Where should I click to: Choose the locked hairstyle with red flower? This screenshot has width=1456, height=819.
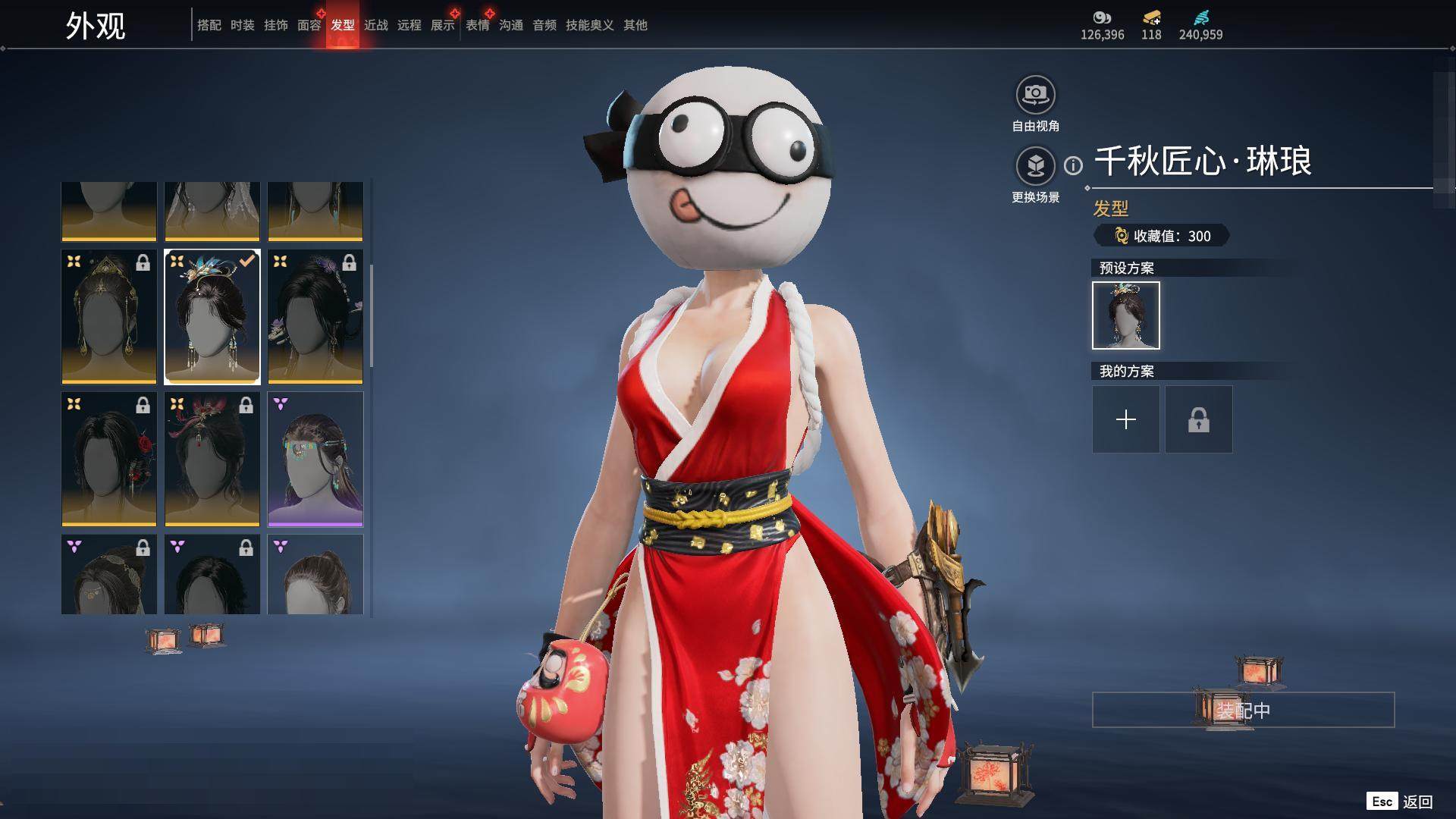108,459
